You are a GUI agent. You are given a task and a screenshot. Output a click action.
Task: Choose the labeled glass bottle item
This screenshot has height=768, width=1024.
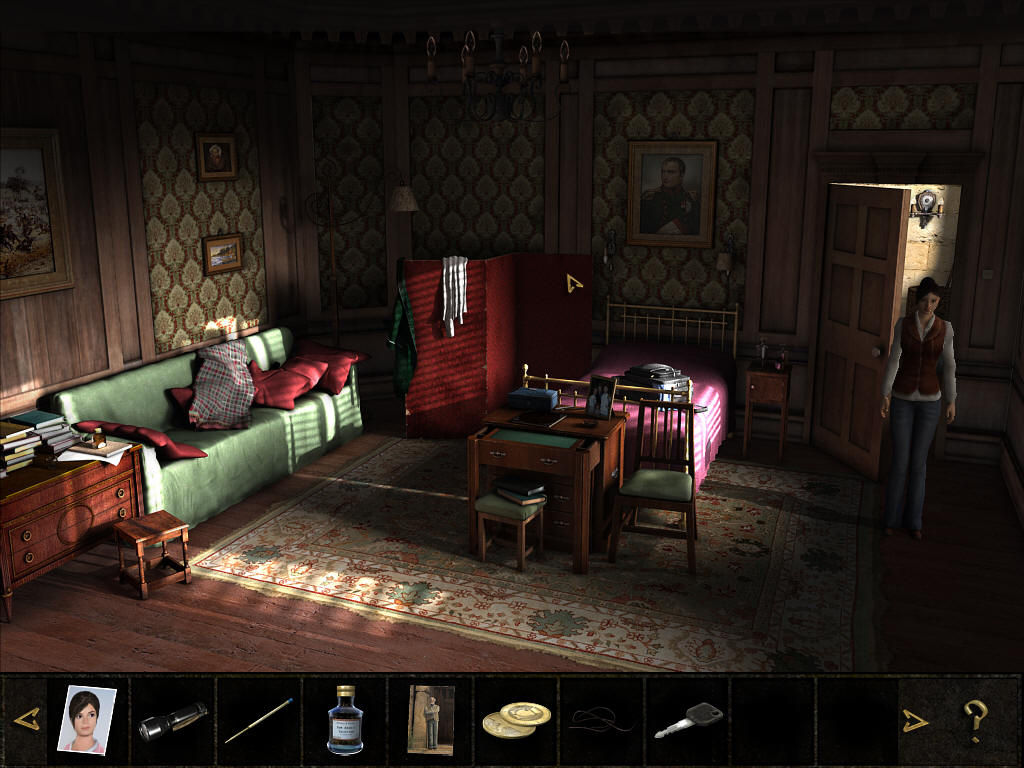345,719
